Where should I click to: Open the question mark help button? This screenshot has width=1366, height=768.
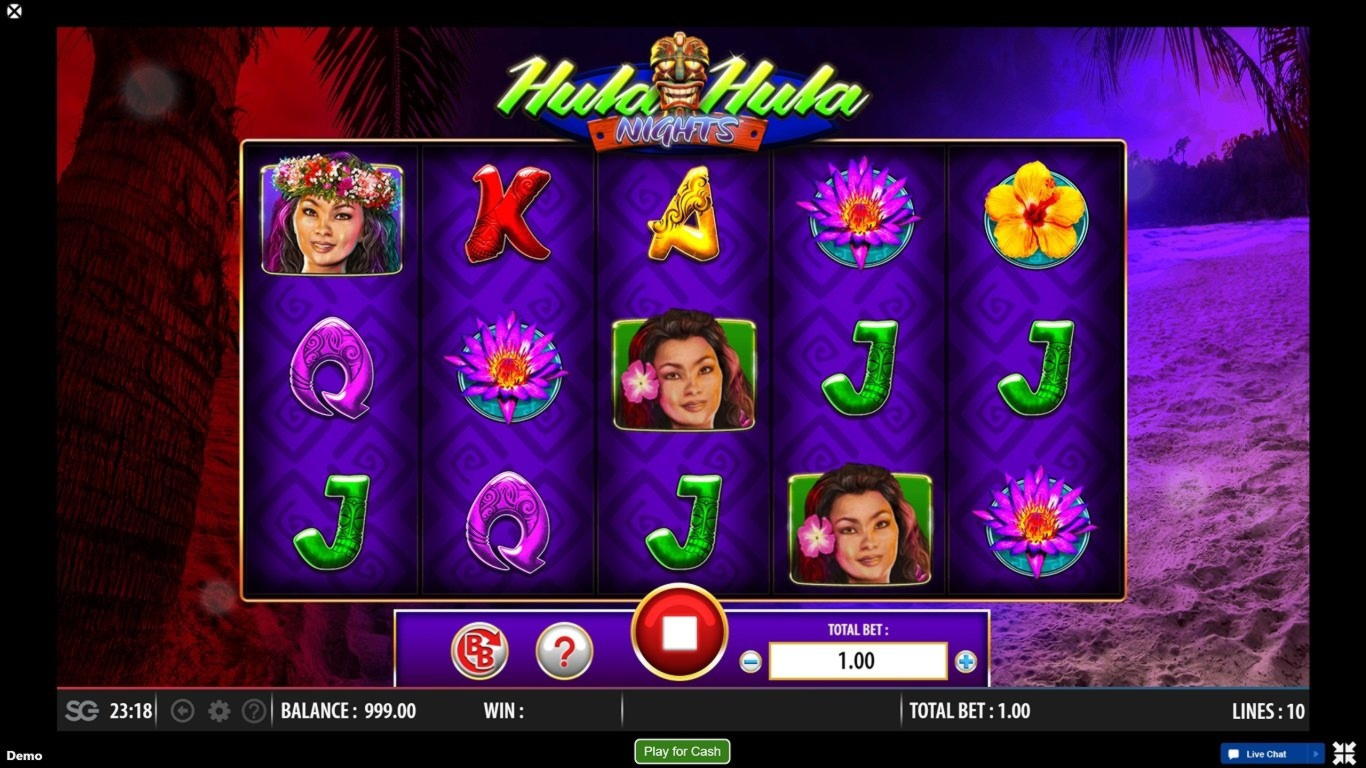coord(564,651)
